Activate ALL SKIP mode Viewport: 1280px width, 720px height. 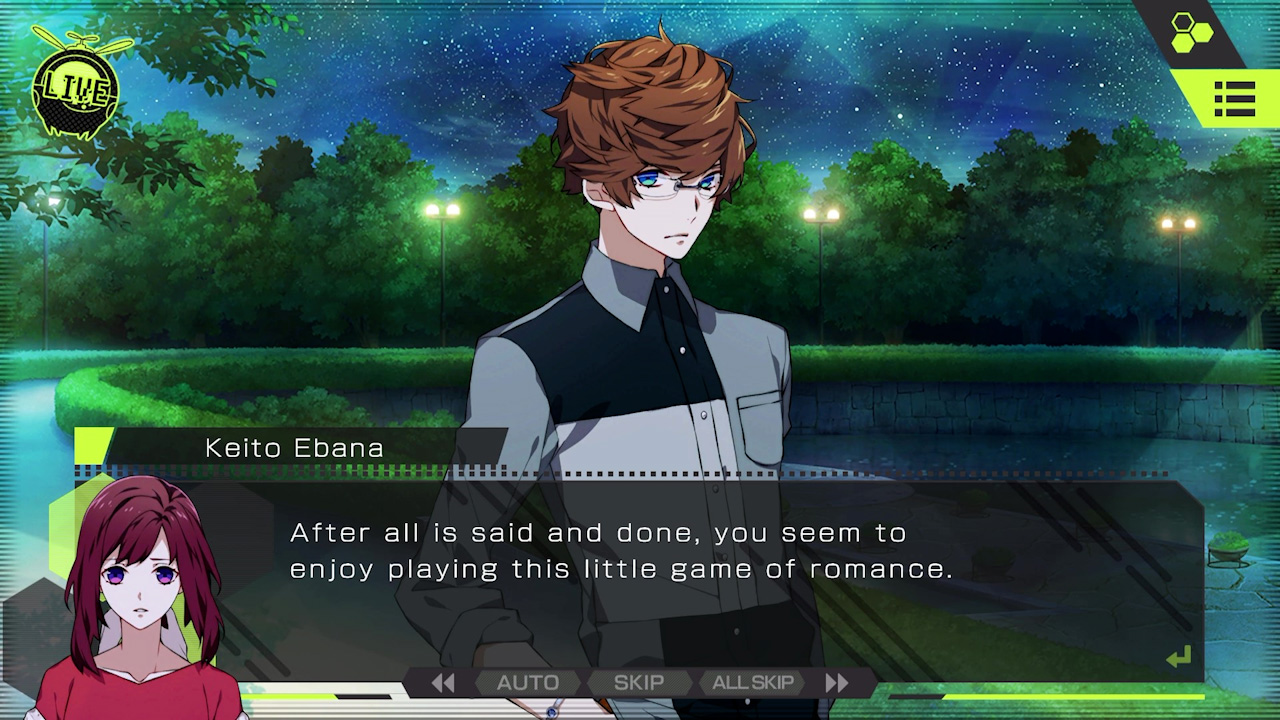point(753,682)
